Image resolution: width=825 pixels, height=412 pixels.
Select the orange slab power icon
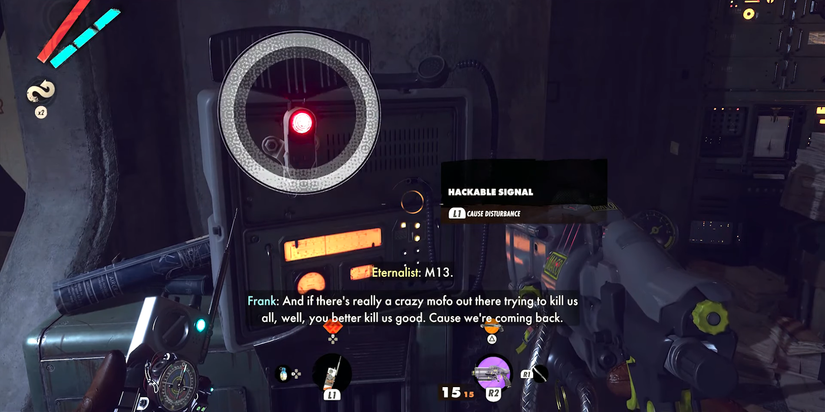(490, 326)
